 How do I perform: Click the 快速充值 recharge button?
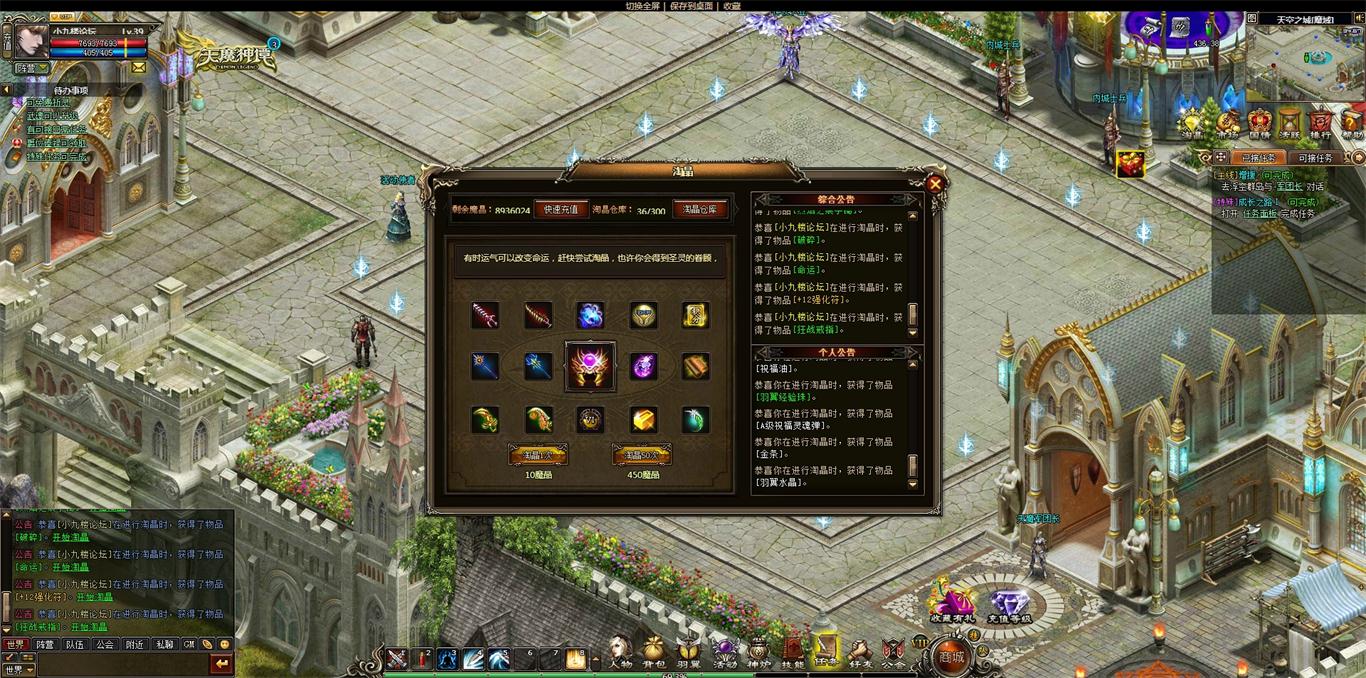[561, 210]
